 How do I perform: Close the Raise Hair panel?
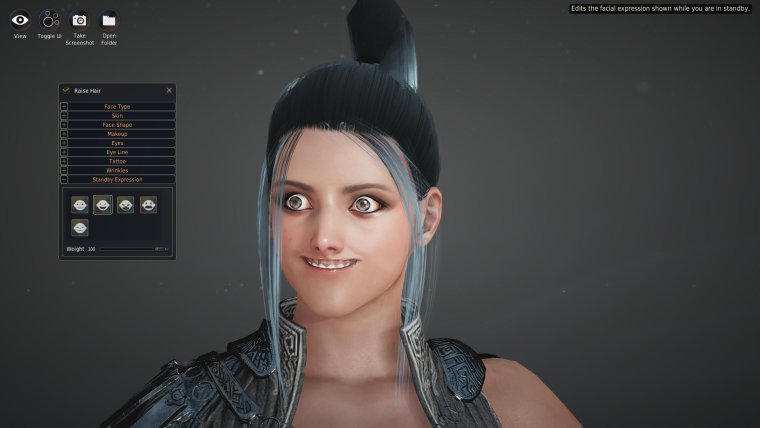(169, 90)
